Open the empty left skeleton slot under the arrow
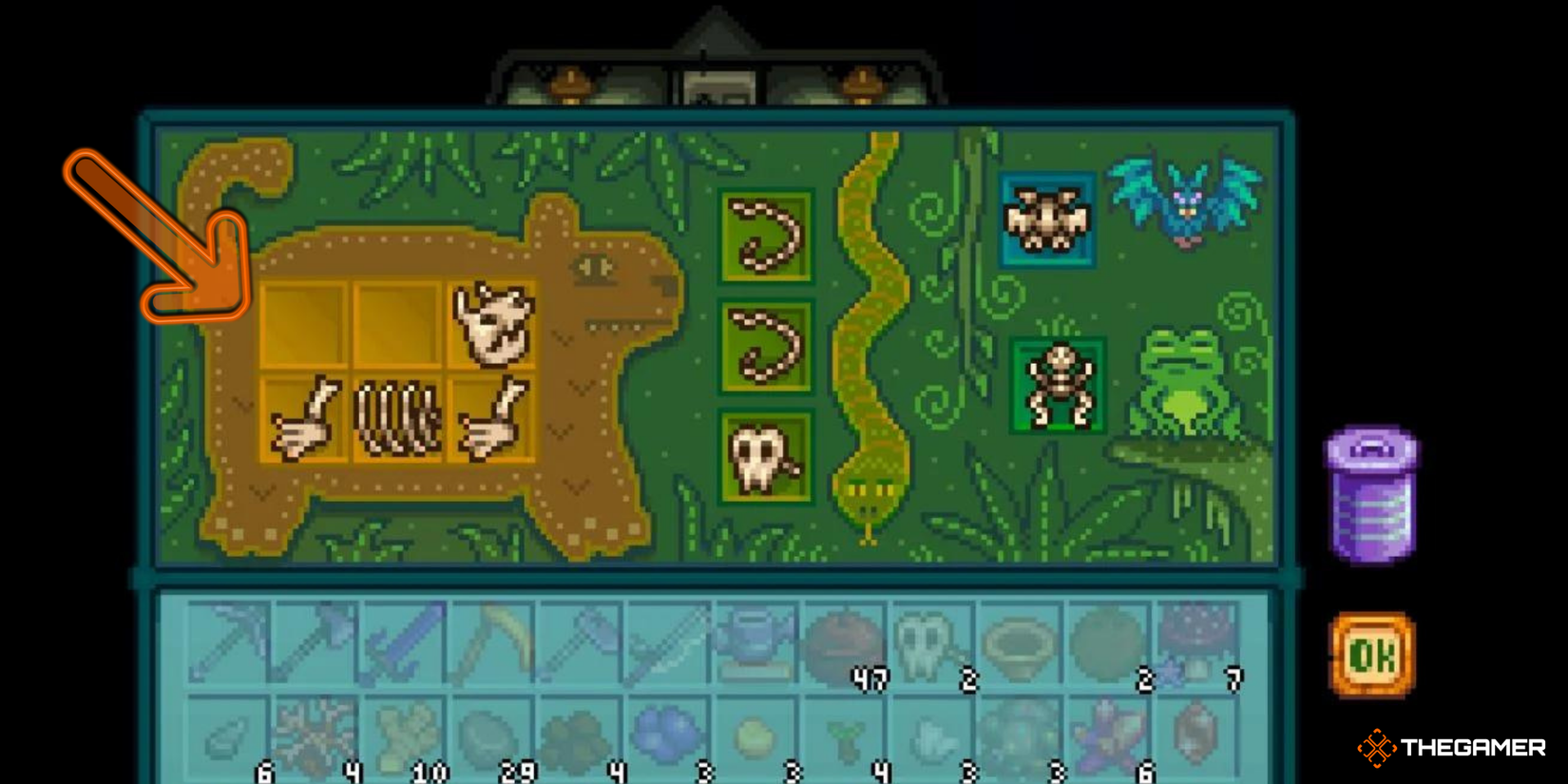Viewport: 1568px width, 784px height. click(x=304, y=323)
